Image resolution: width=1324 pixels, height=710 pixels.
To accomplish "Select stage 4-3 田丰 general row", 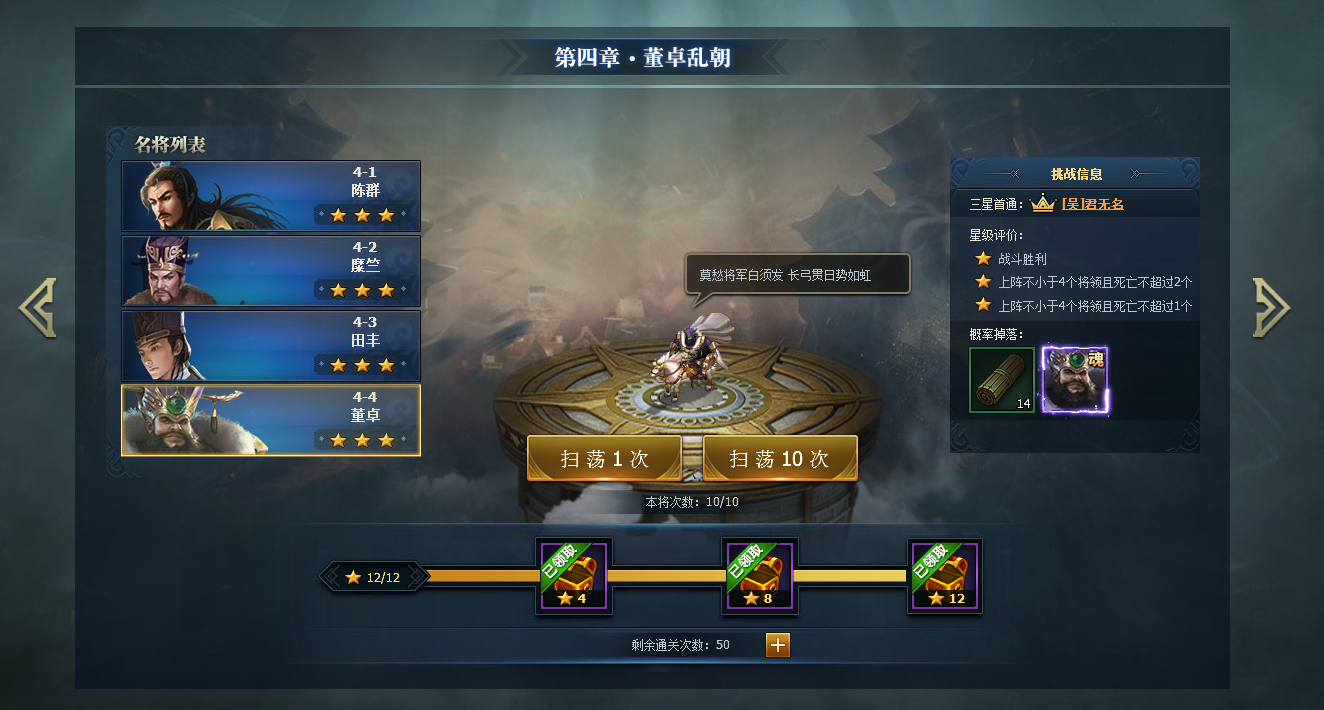I will tap(271, 346).
